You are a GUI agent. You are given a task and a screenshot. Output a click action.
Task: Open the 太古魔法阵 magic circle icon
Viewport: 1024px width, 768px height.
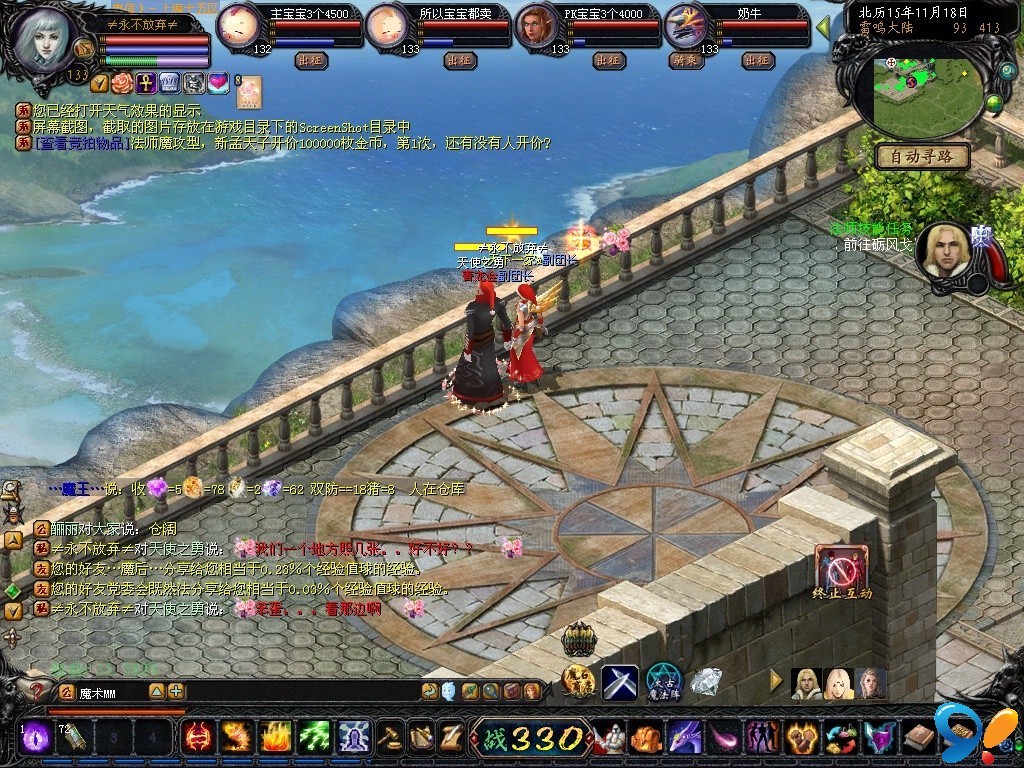tap(663, 682)
